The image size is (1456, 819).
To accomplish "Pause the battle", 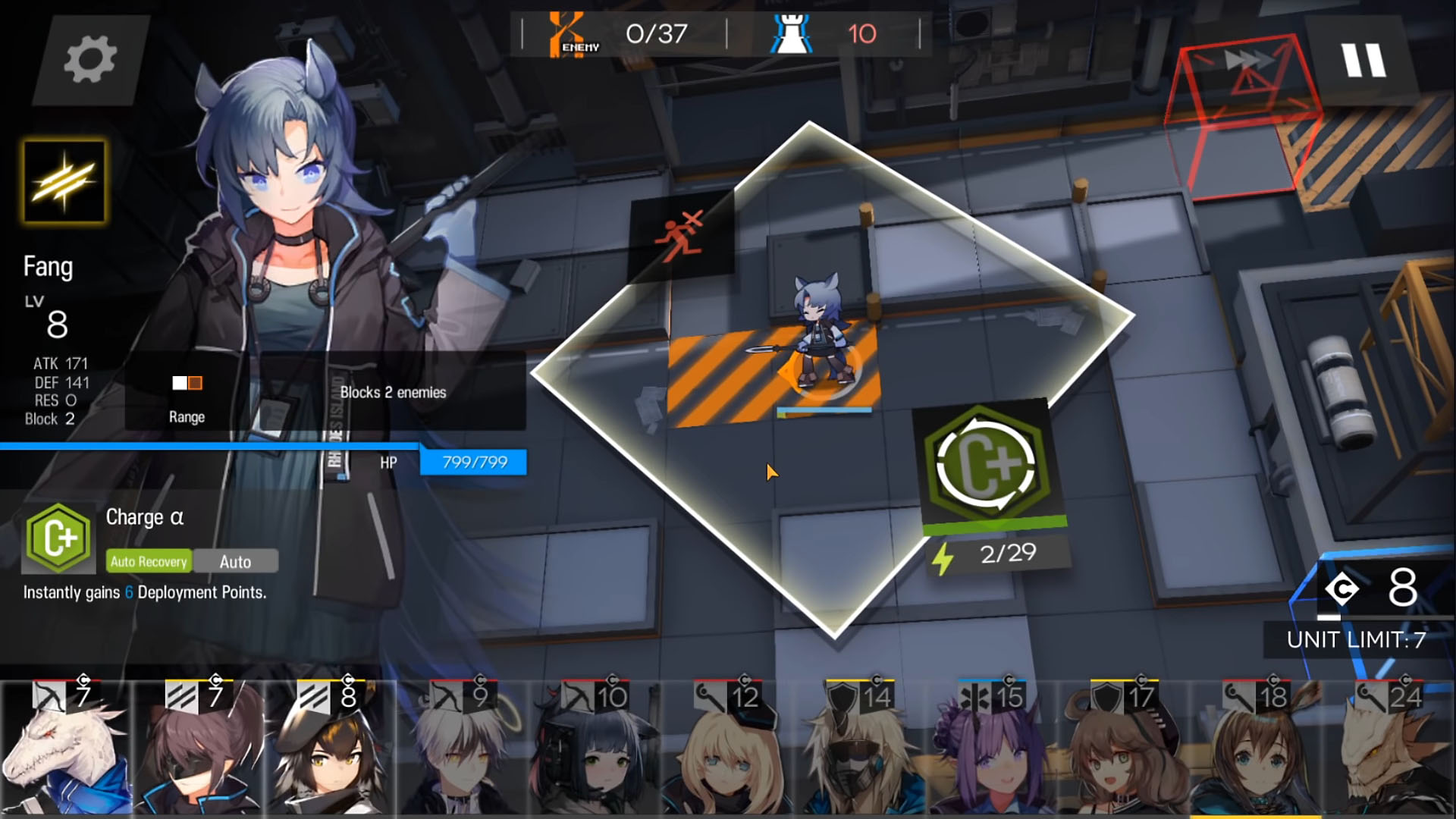I will (x=1363, y=60).
